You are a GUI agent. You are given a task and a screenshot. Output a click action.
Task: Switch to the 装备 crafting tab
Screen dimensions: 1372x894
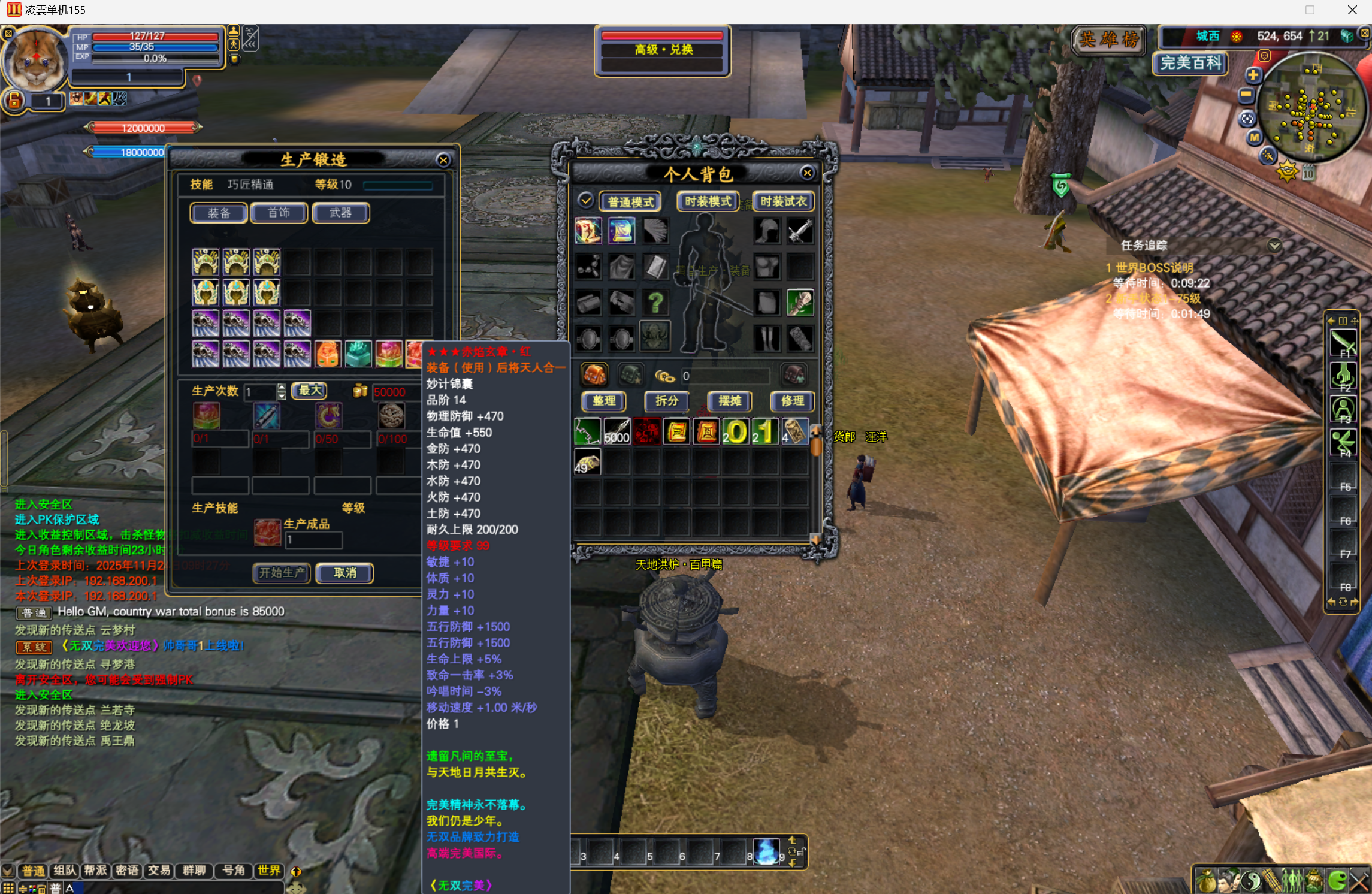219,213
